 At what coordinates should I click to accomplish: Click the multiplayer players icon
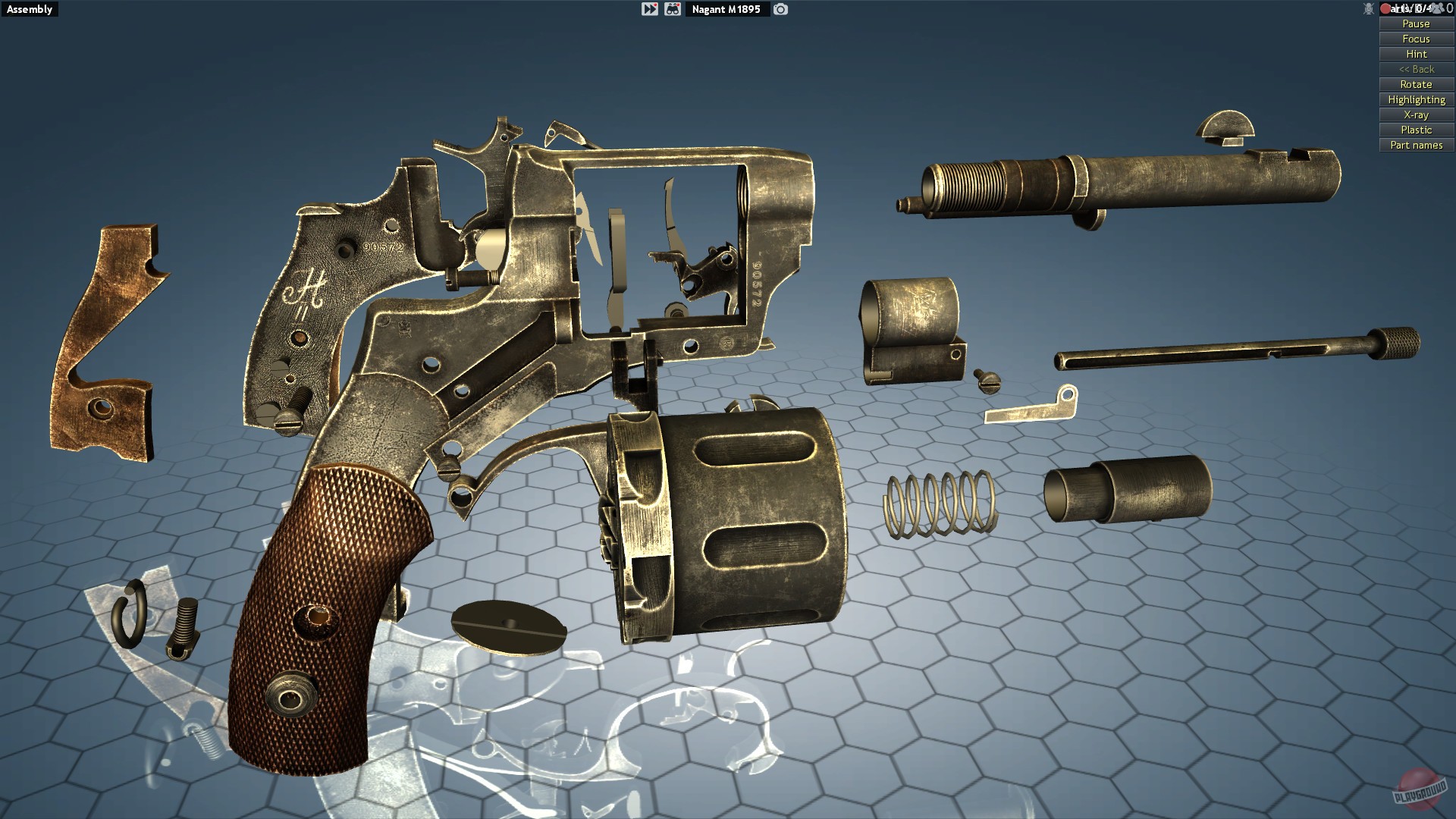click(1438, 8)
